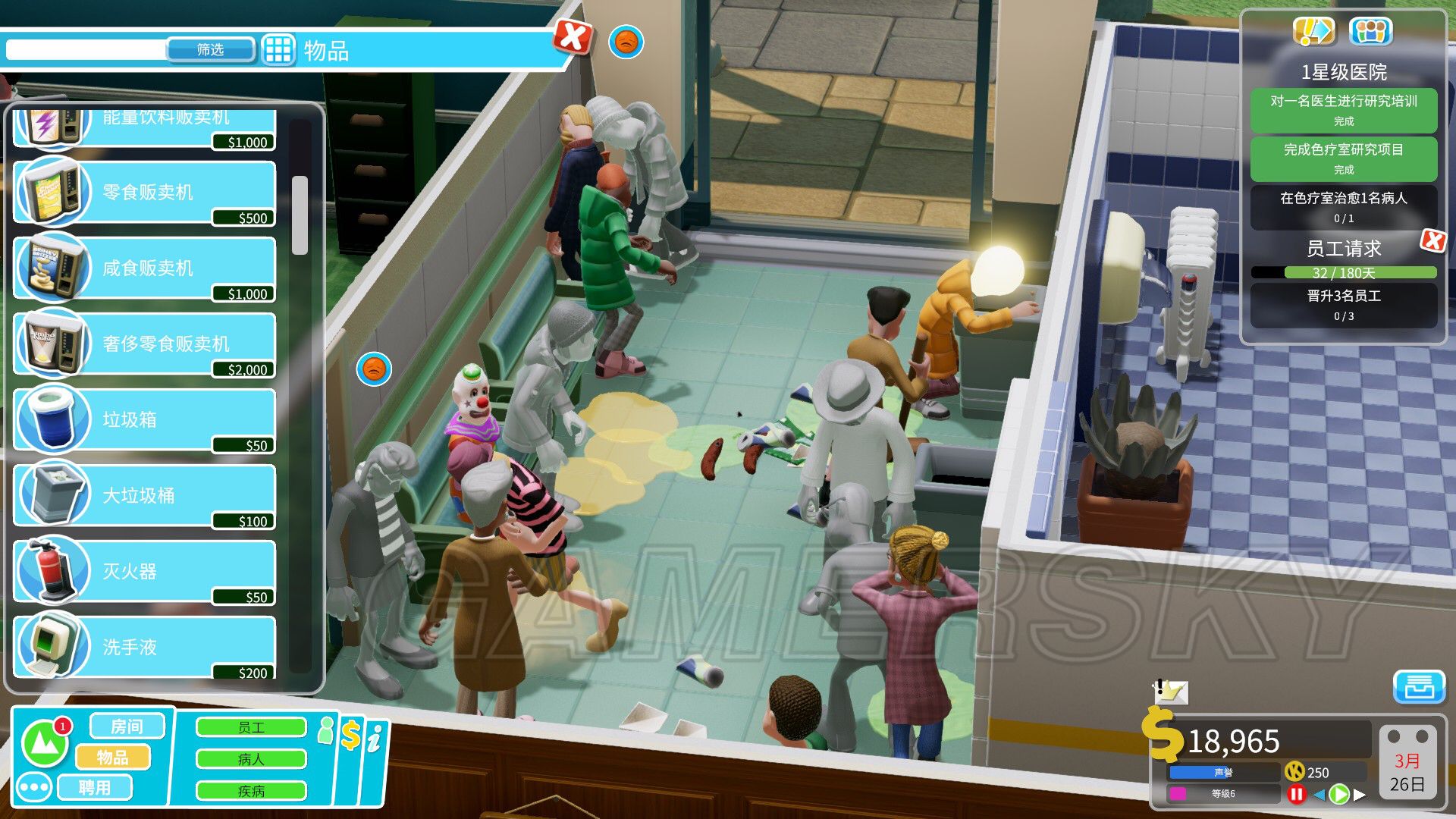Image resolution: width=1456 pixels, height=819 pixels.
Task: Select the 垃圾箱 blue bin item
Action: pyautogui.click(x=144, y=420)
